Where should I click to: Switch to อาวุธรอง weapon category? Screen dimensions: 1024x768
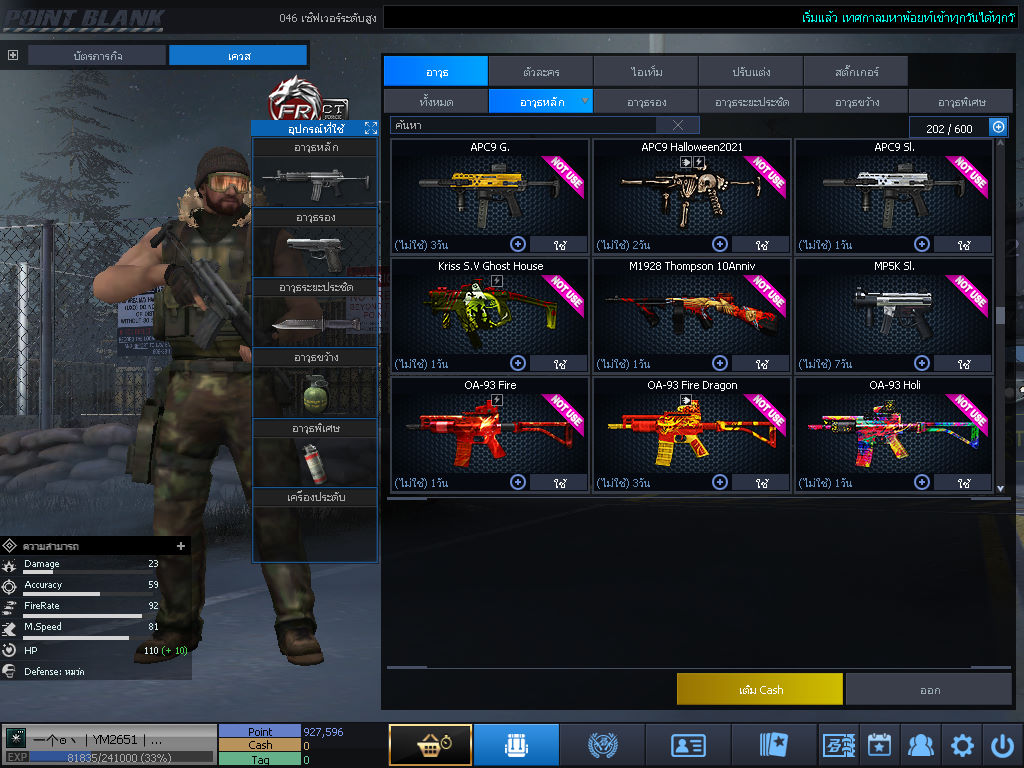tap(646, 101)
